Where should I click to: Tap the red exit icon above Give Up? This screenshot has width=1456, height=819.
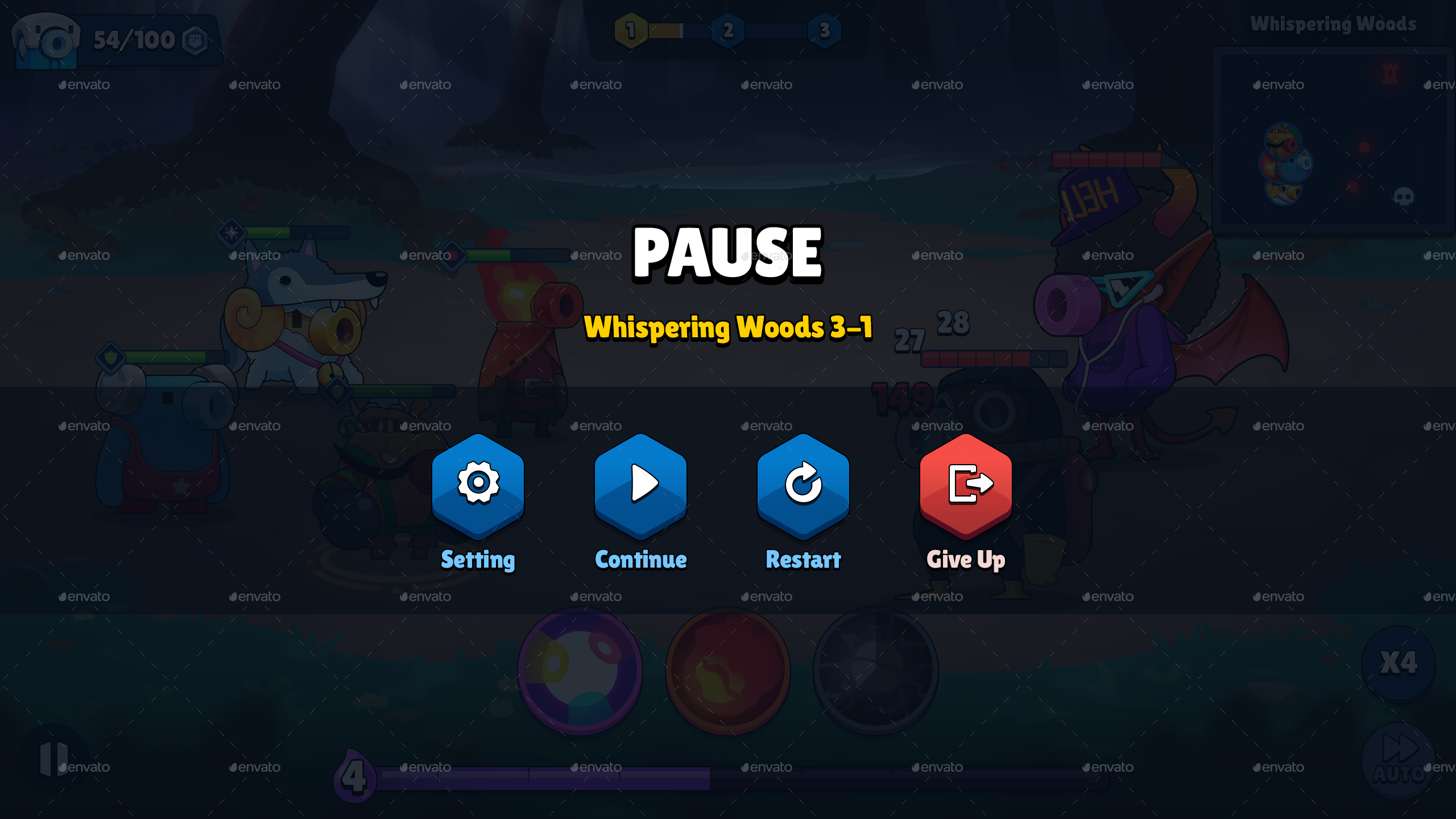coord(965,485)
